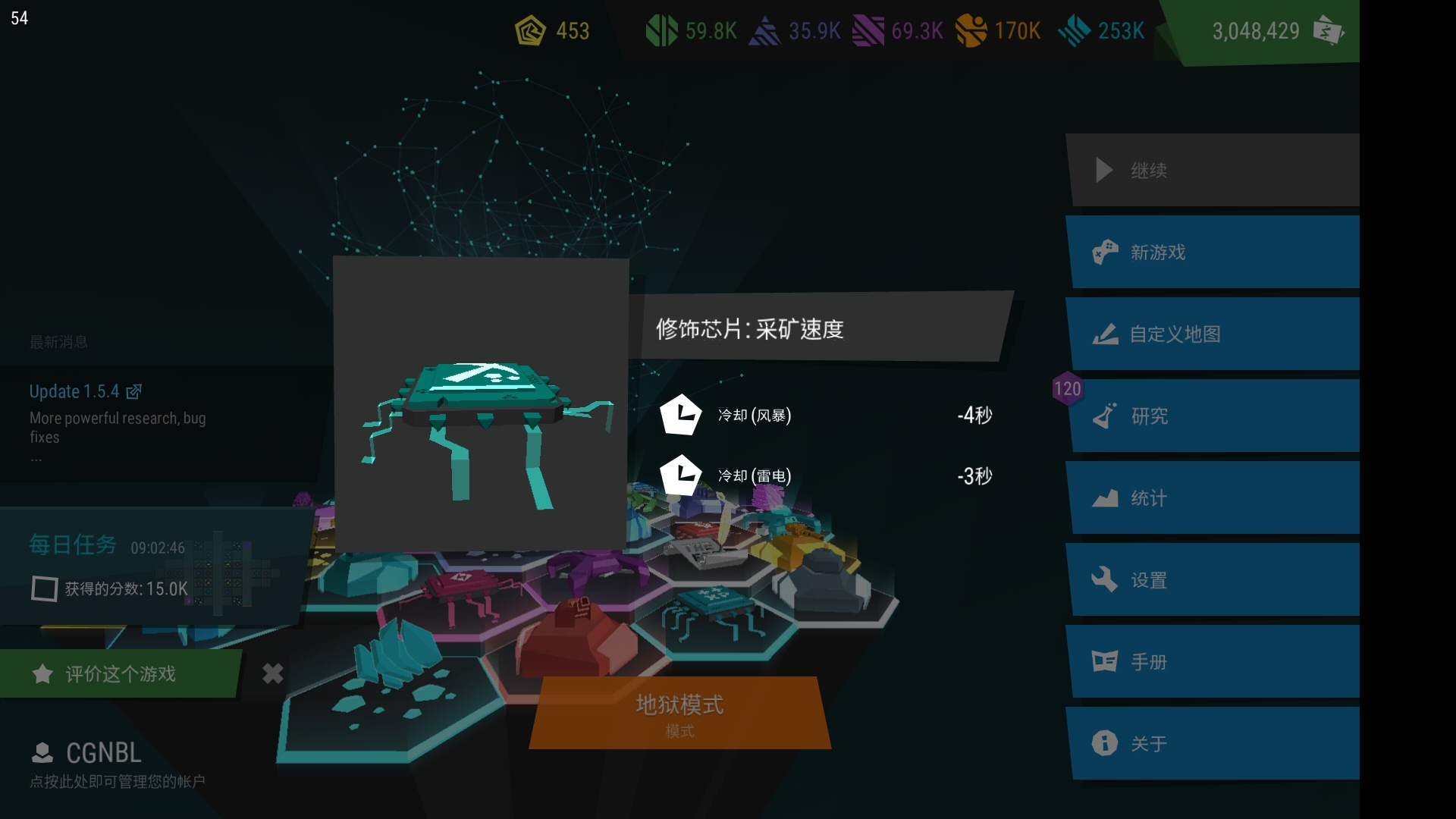Viewport: 1456px width, 819px height.
Task: Click 评价这个游戏 to rate the game
Action: point(118,673)
